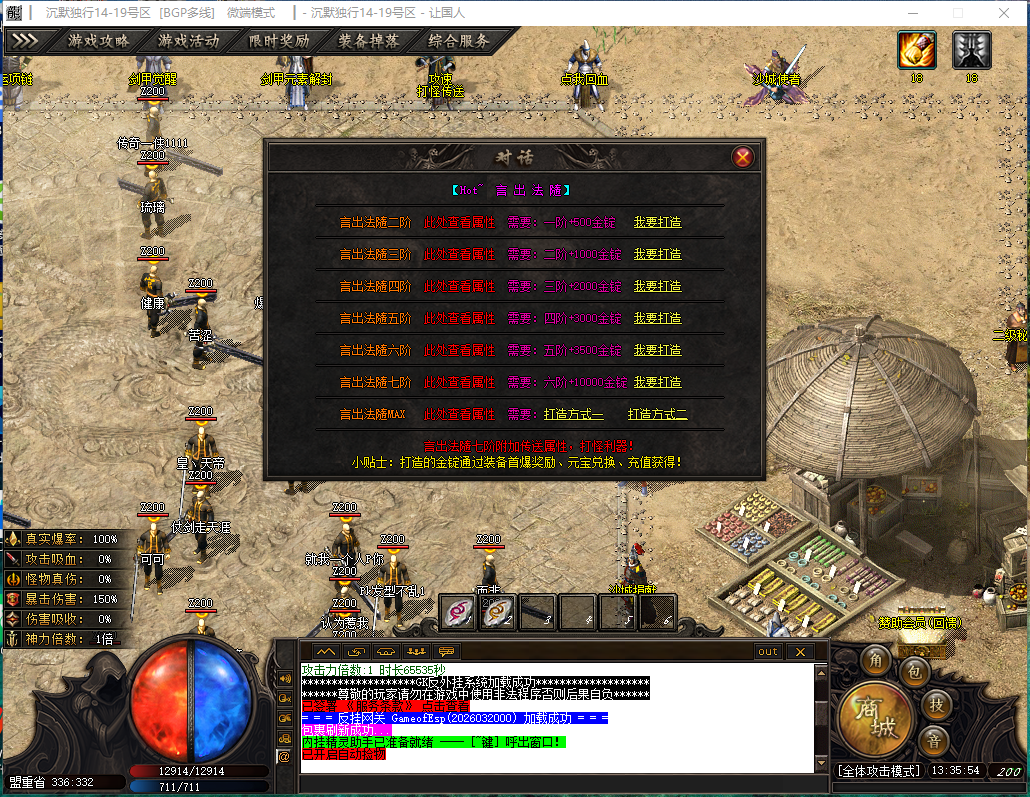The image size is (1030, 797).
Task: Choose 我要打造 for 言出法随七阶
Action: pyautogui.click(x=657, y=382)
